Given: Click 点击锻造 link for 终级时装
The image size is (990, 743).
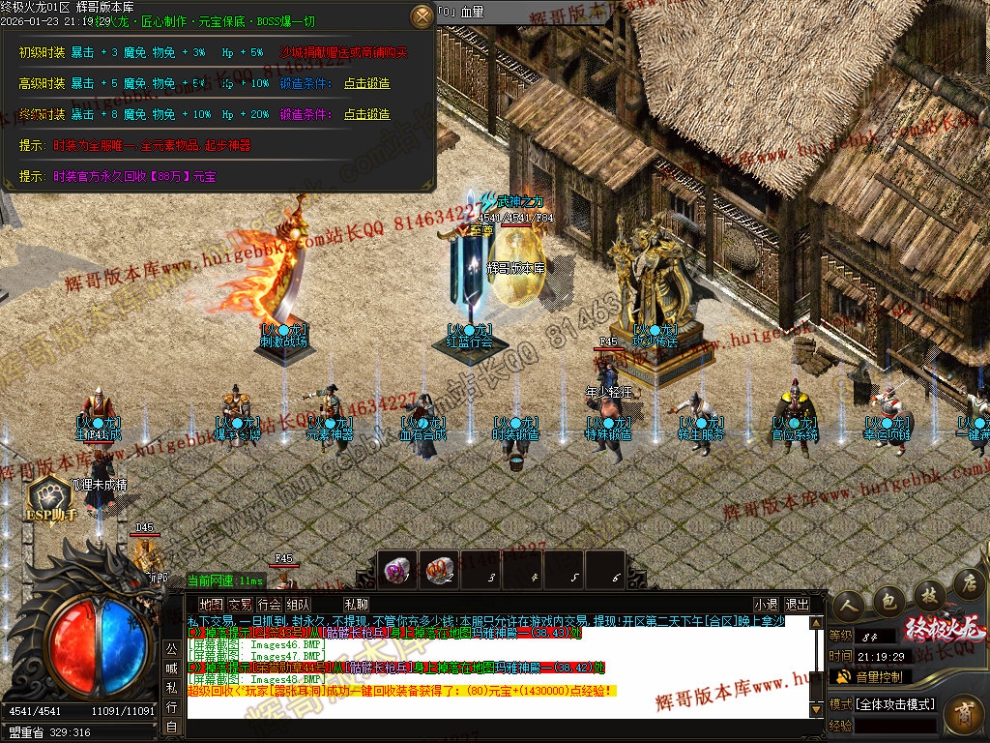Looking at the screenshot, I should 367,114.
